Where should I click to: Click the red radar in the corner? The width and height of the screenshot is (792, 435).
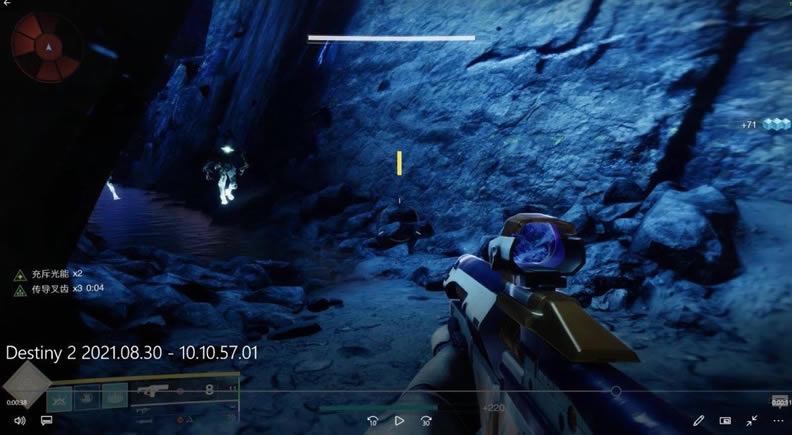point(46,47)
